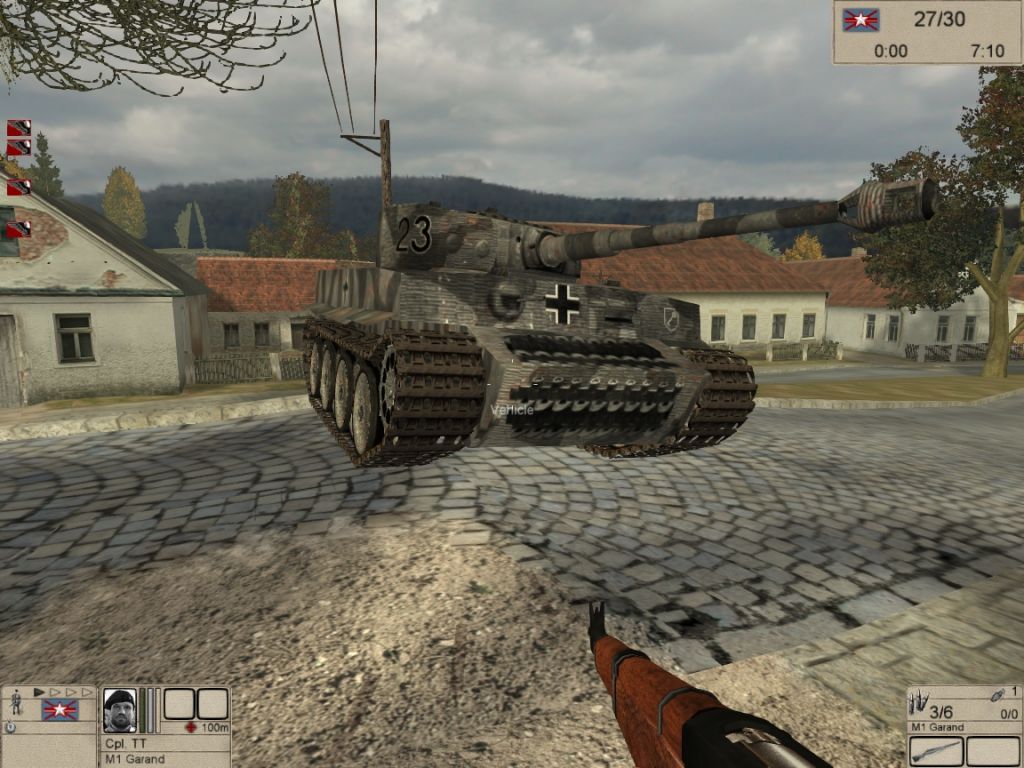Select the M1 Garand rifle weapon slot
Screen dimensions: 1024x768
point(936,750)
